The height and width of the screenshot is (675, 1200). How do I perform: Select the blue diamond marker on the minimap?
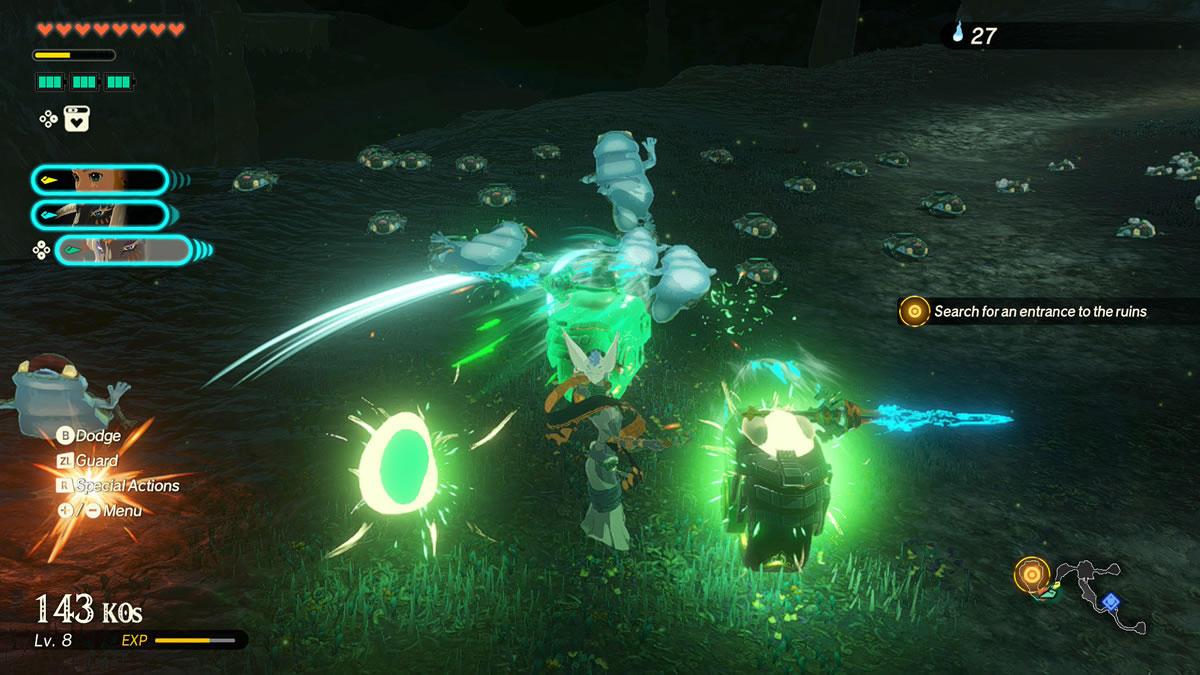[1110, 601]
